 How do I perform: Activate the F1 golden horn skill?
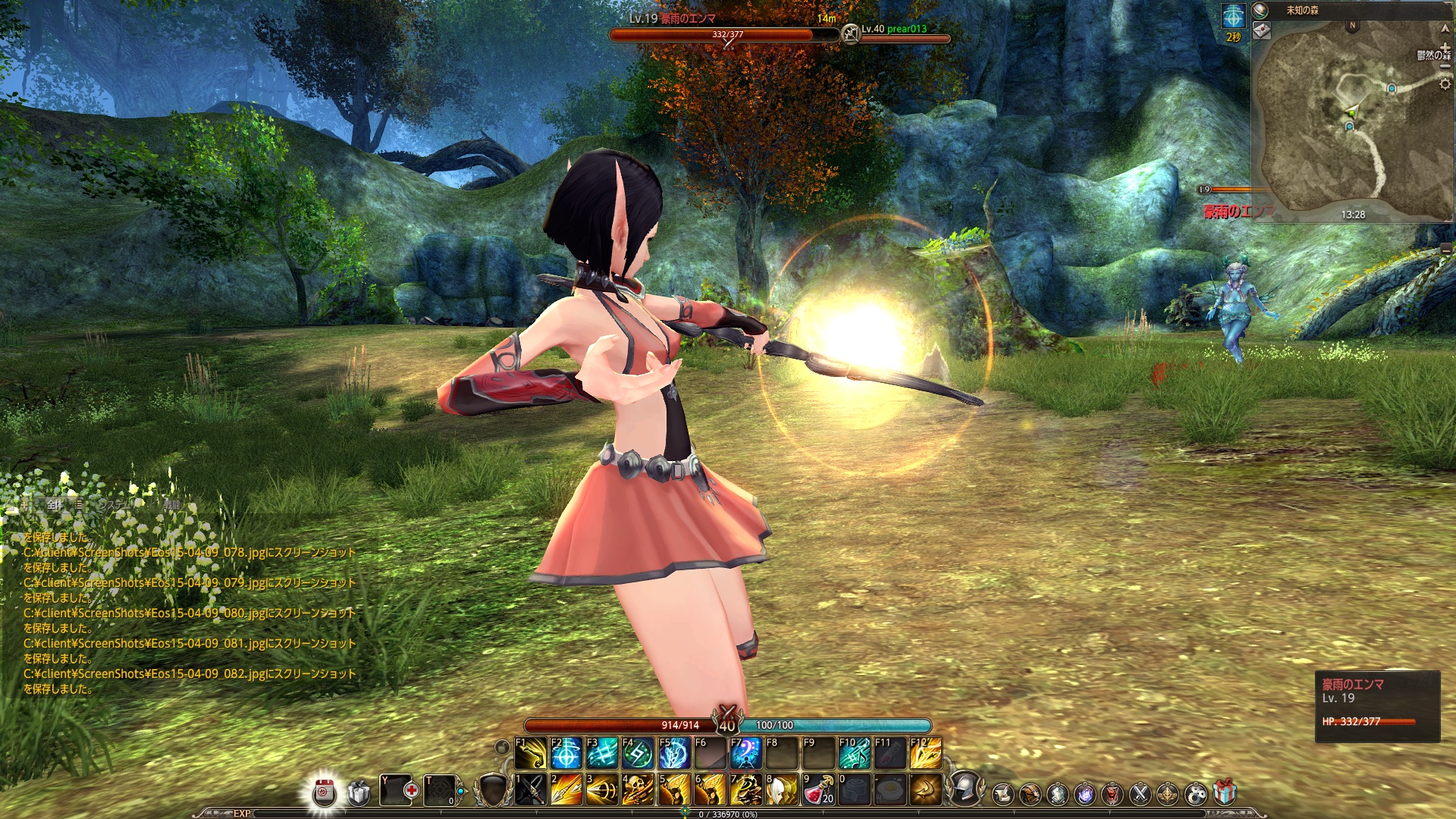click(x=530, y=753)
